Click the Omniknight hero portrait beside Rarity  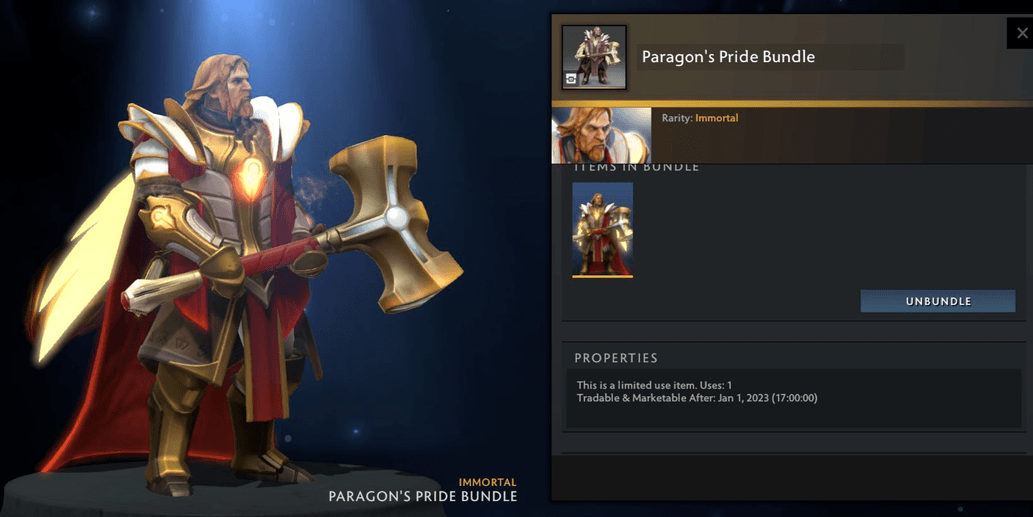coord(601,135)
